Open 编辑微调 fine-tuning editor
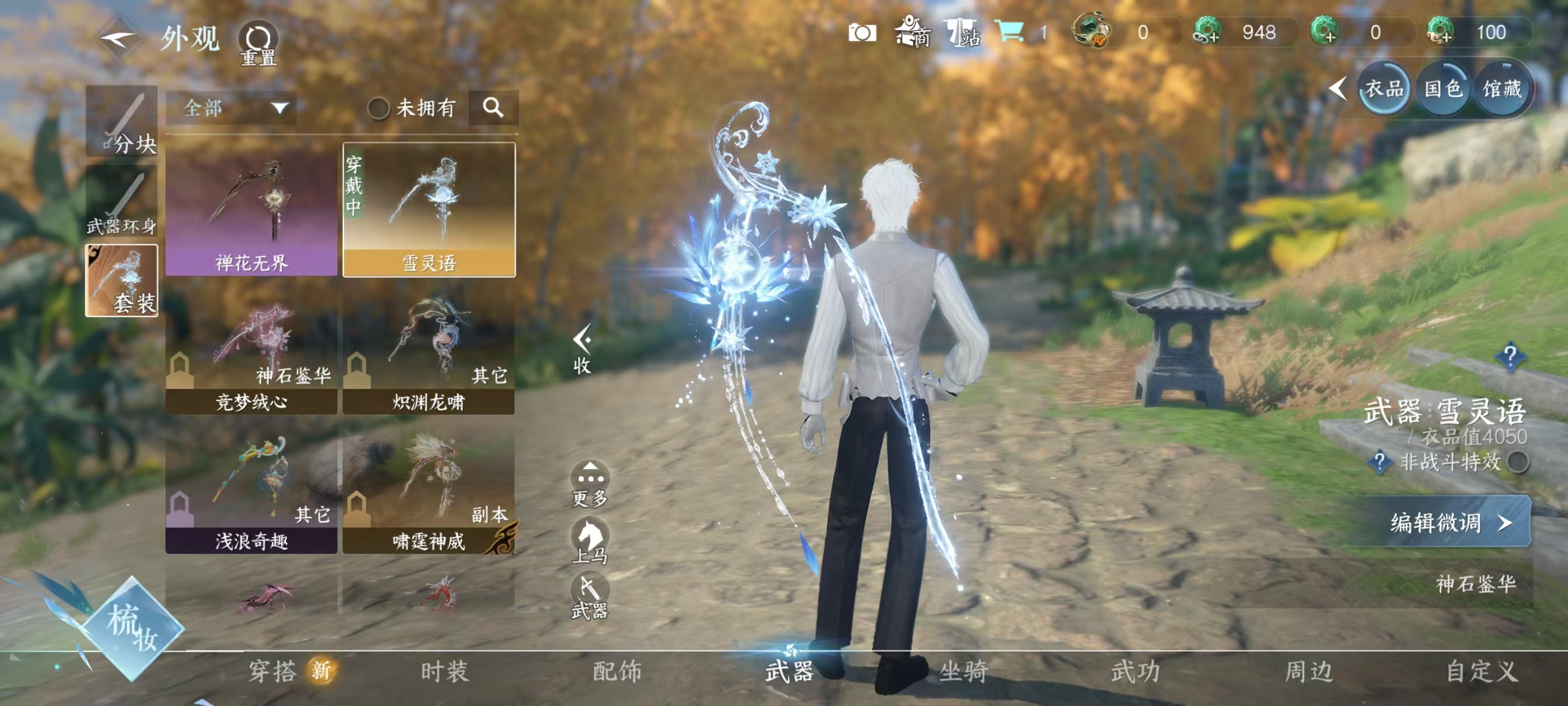The image size is (1568, 706). 1444,523
